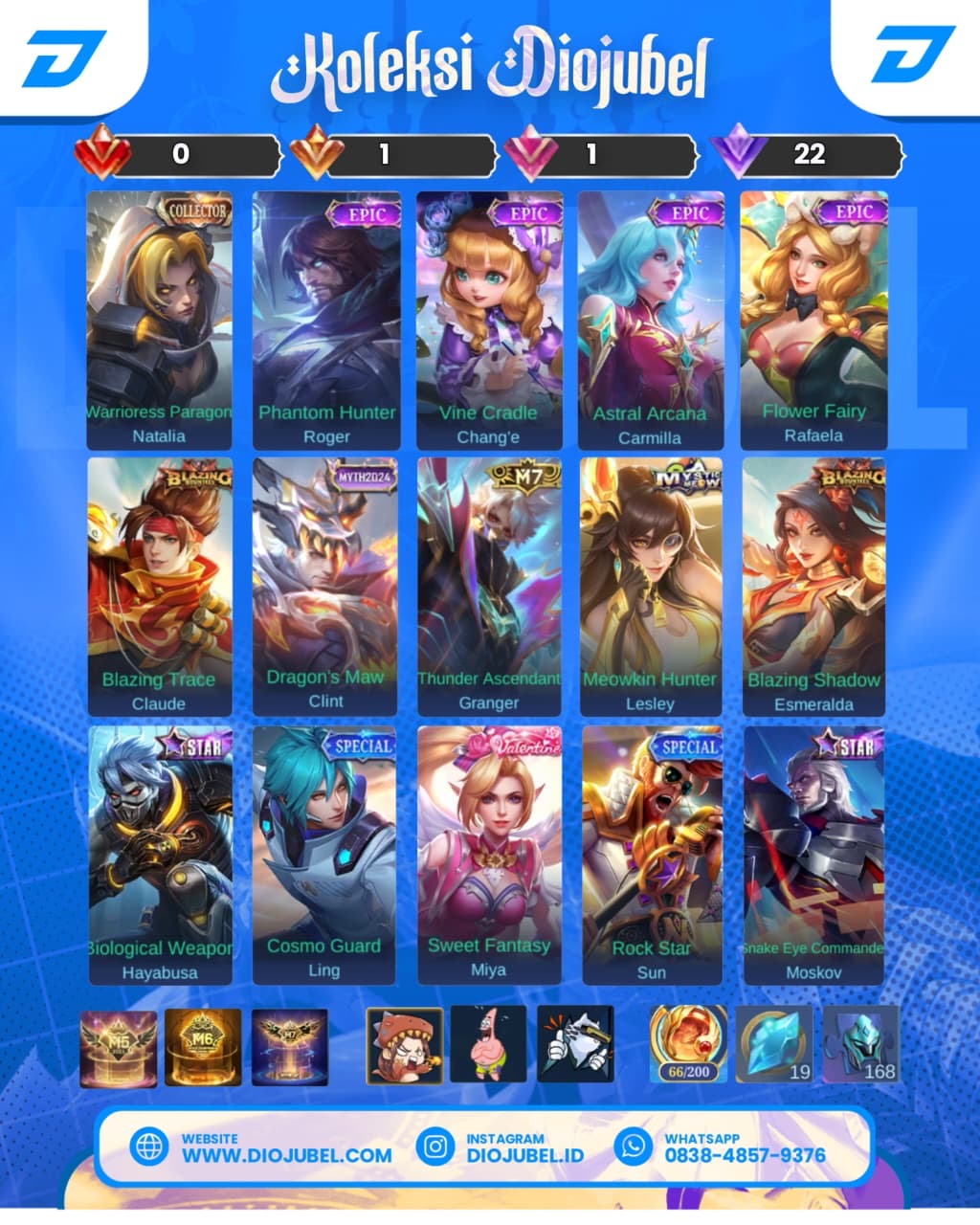
Task: Open the Cosmo Guard Ling skin card
Action: (324, 855)
